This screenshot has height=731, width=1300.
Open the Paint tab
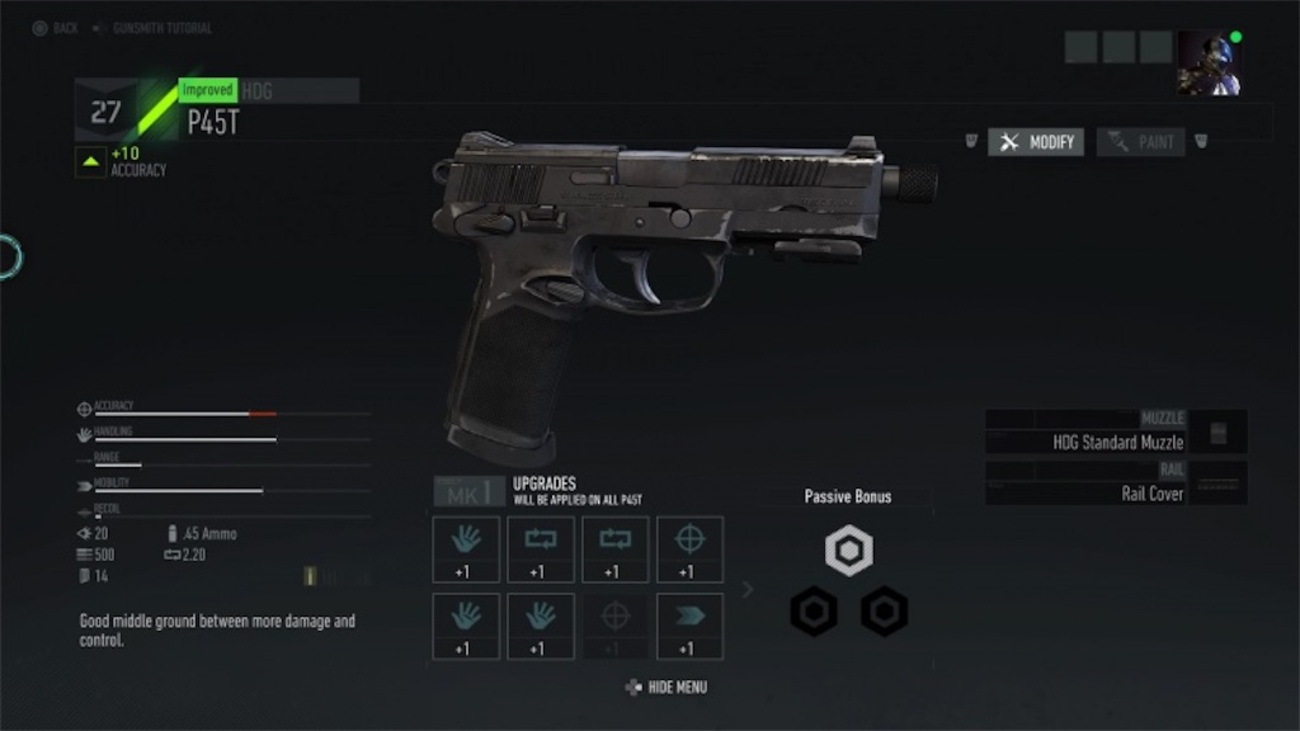(x=1141, y=142)
